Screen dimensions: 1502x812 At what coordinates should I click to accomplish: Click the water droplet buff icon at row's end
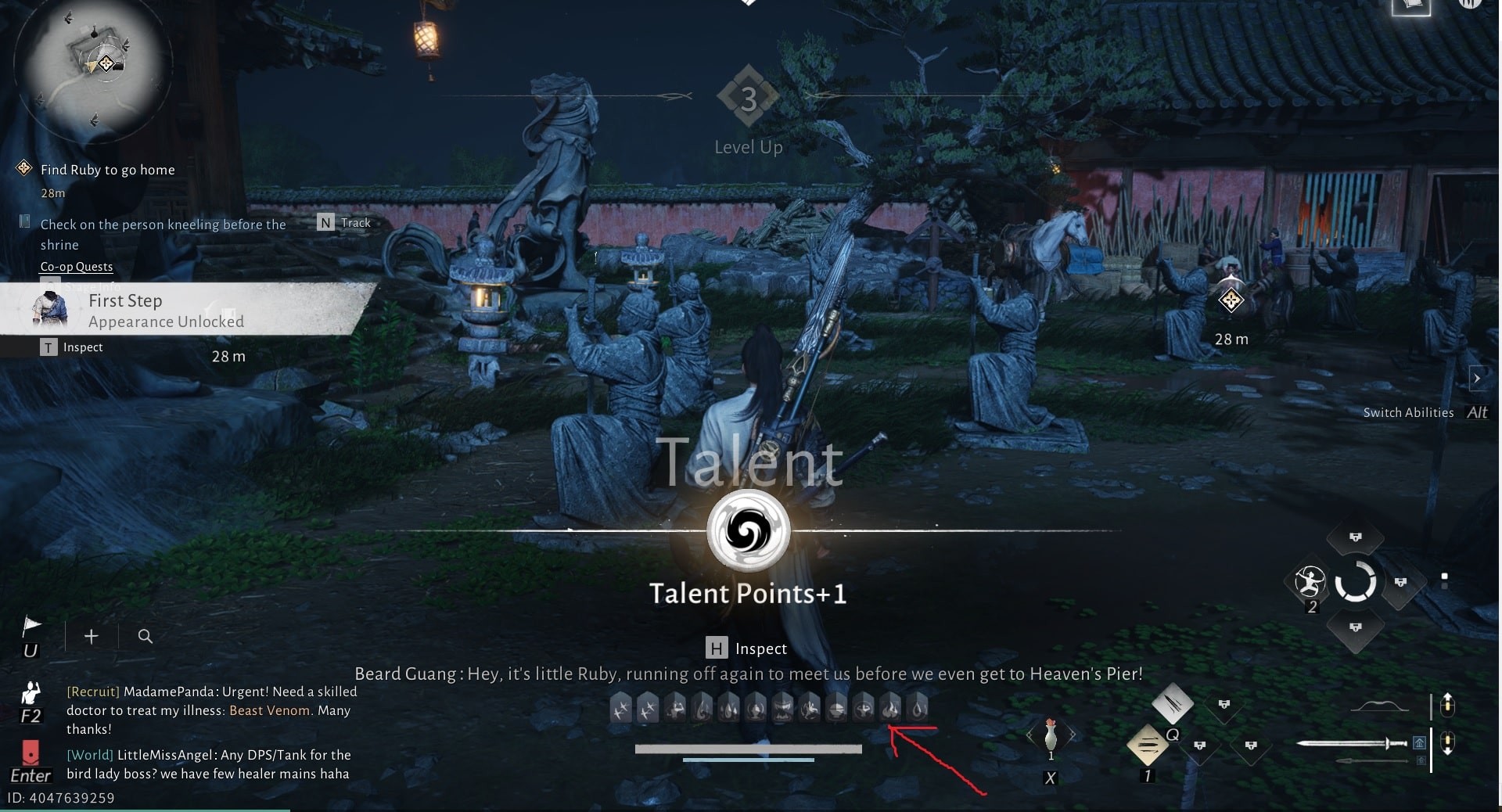tap(918, 708)
